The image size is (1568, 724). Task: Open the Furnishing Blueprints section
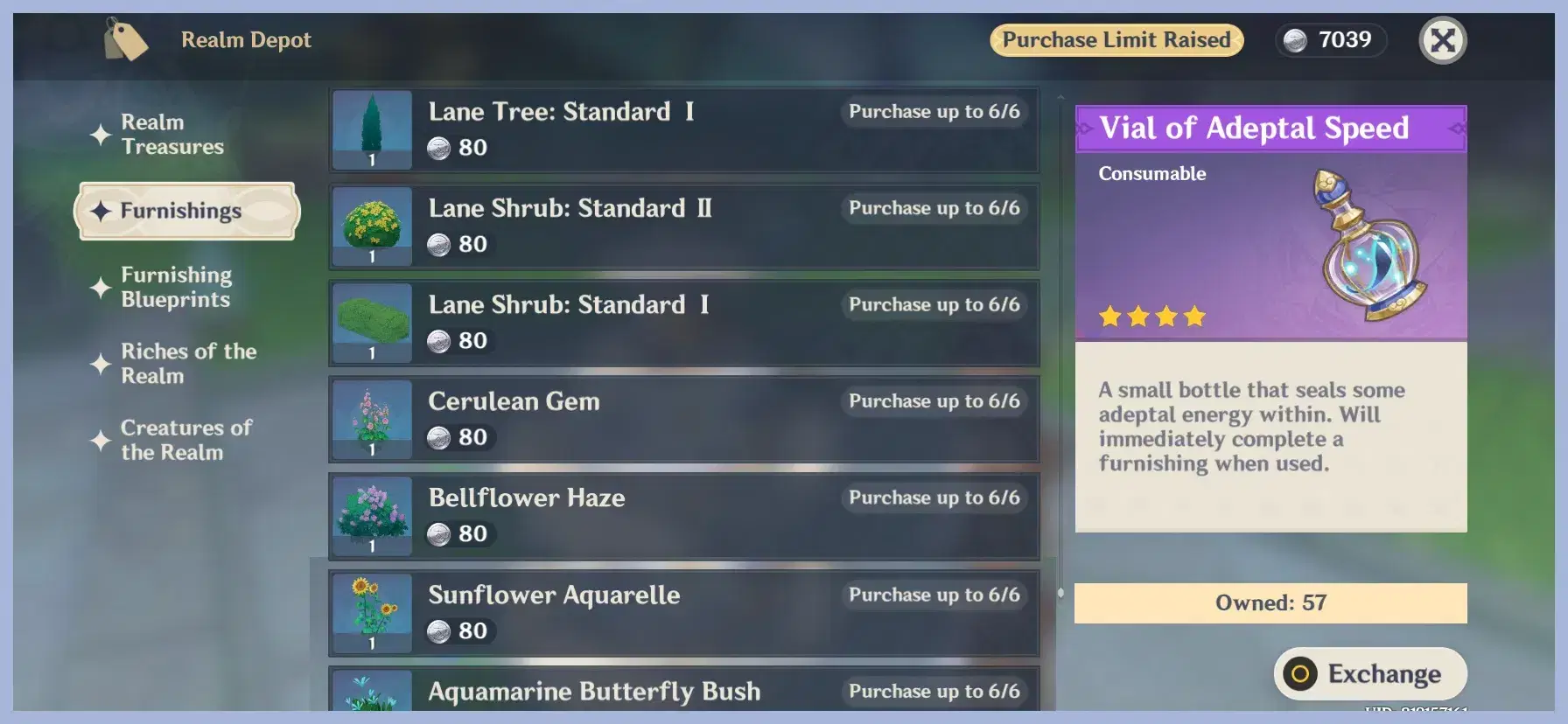point(177,287)
